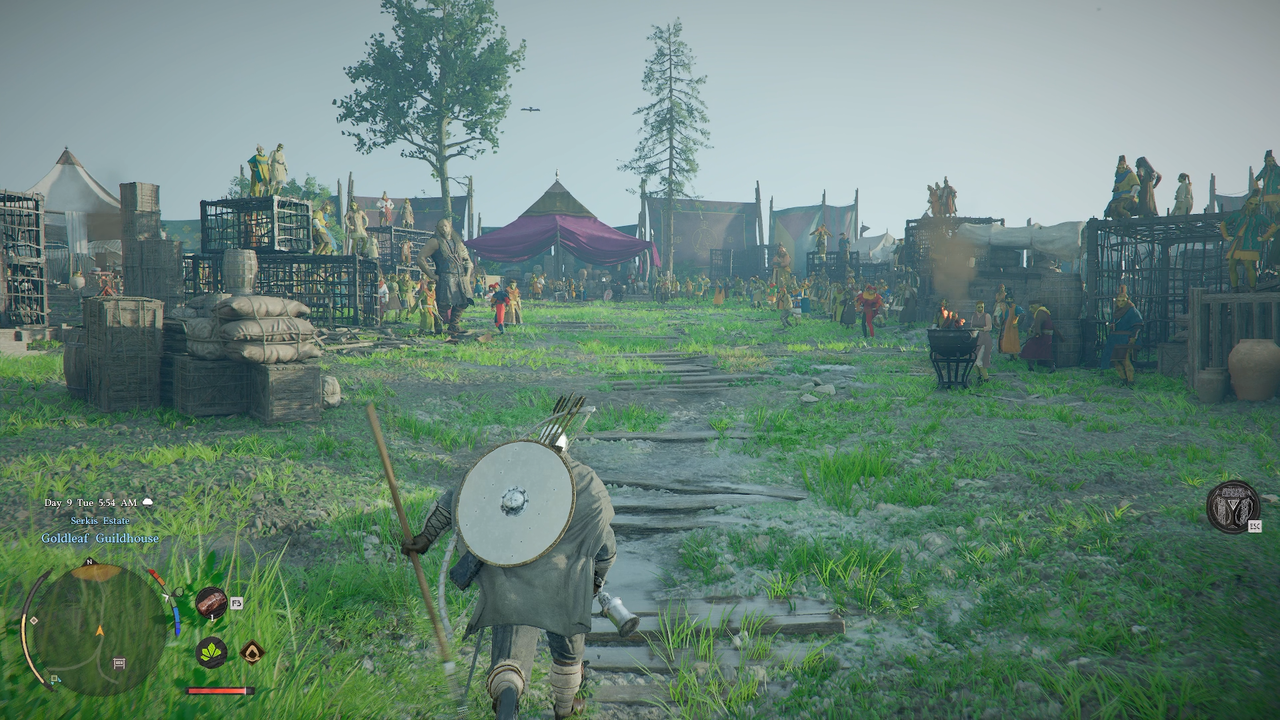
Task: Activate the green leaf icon
Action: 211,652
